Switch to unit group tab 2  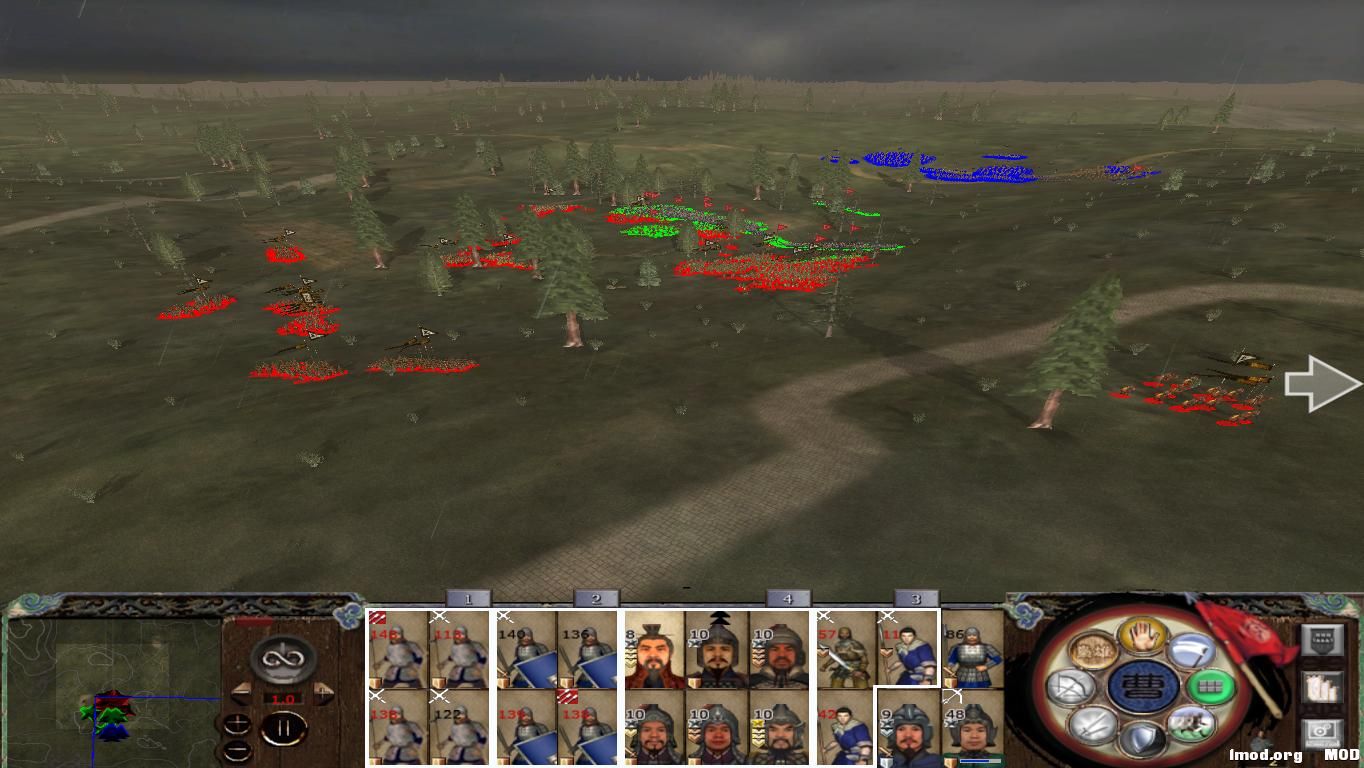[594, 597]
